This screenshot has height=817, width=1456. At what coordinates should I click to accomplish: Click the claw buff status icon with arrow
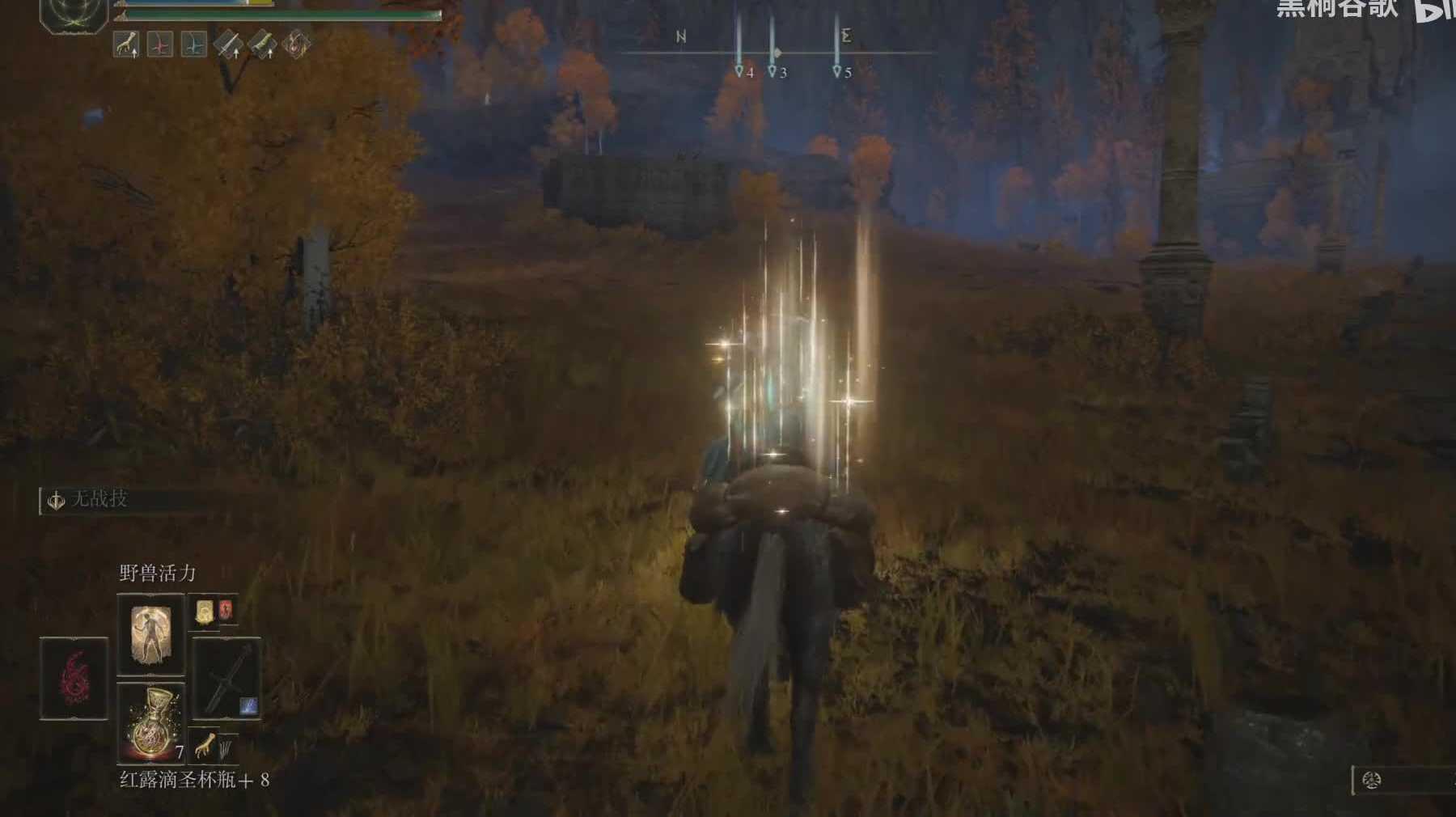tap(126, 44)
